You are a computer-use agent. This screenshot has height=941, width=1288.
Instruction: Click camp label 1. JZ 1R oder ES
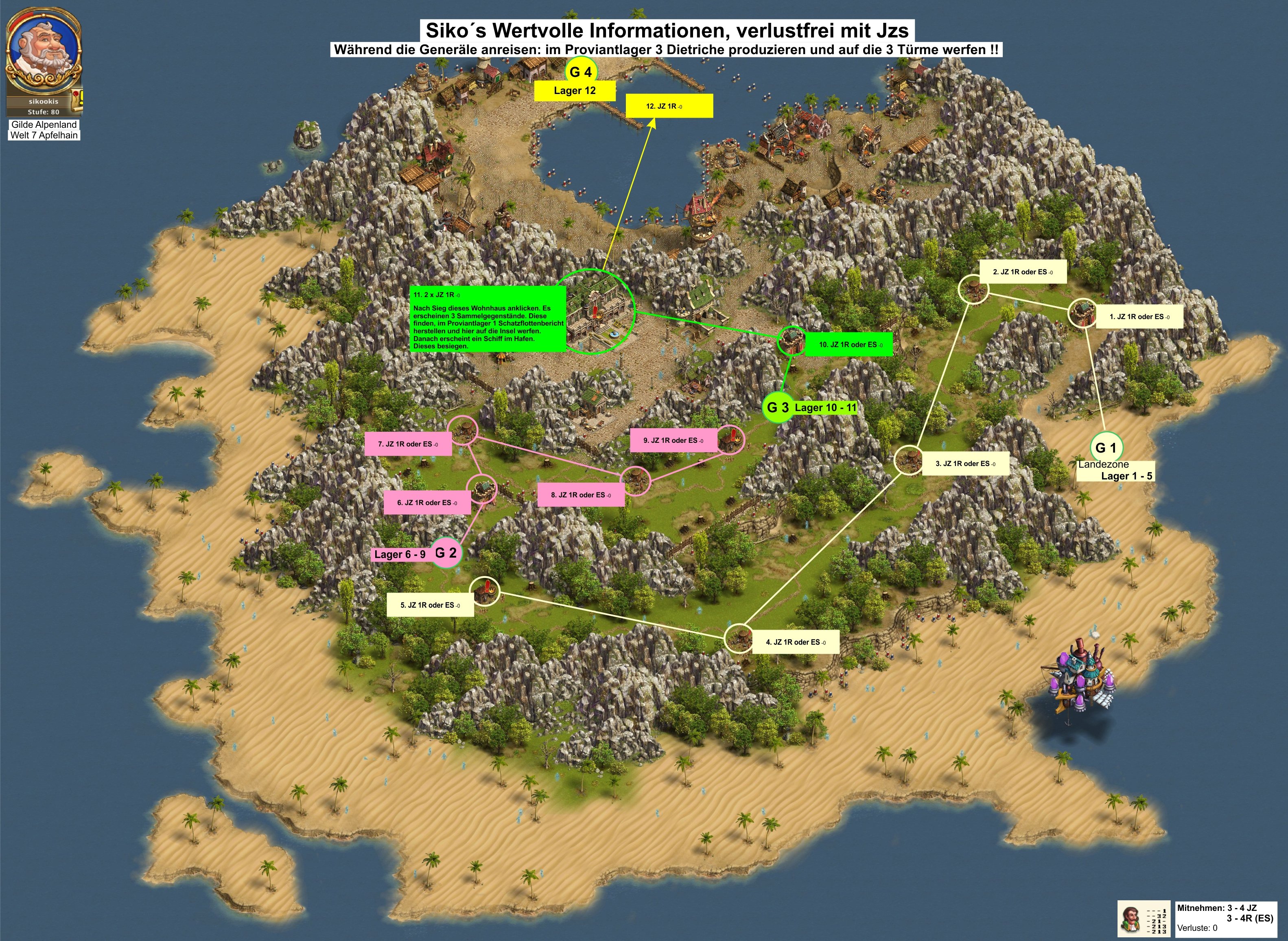(x=1139, y=317)
